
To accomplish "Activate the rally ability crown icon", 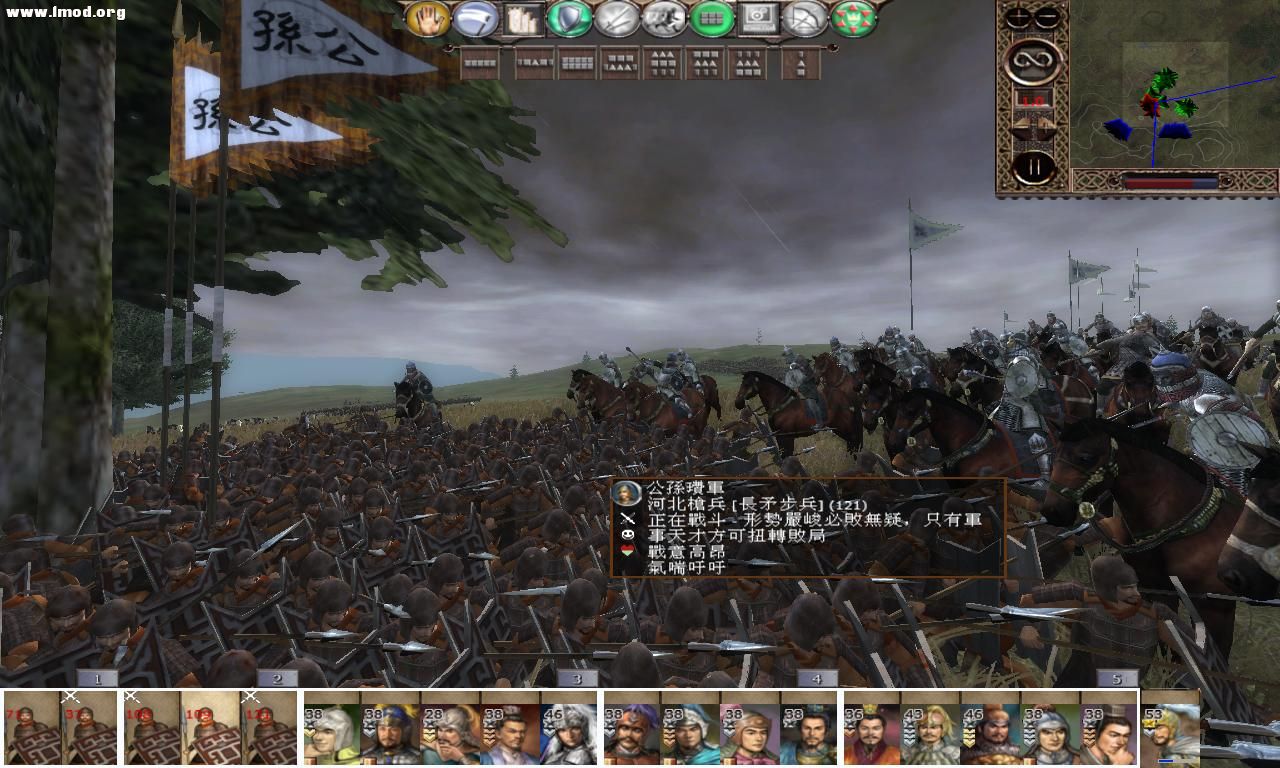I will pos(853,20).
